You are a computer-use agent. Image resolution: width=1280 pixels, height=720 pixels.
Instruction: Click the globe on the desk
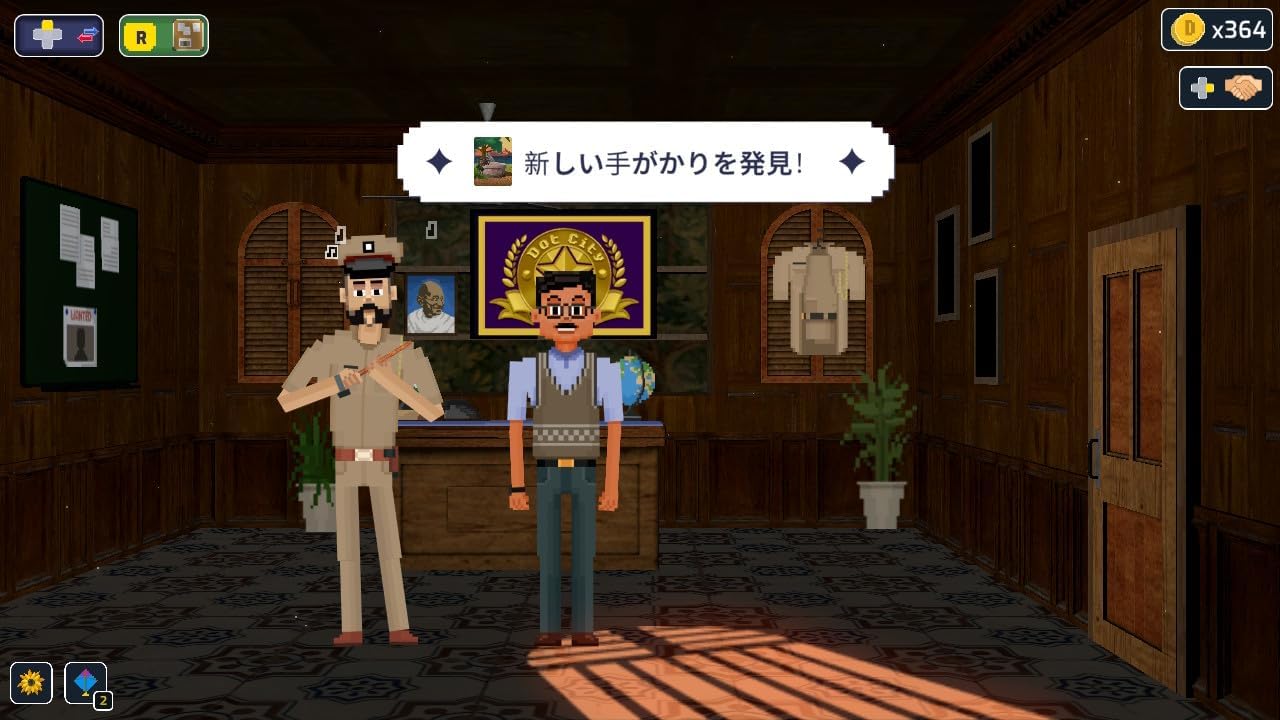pos(636,378)
